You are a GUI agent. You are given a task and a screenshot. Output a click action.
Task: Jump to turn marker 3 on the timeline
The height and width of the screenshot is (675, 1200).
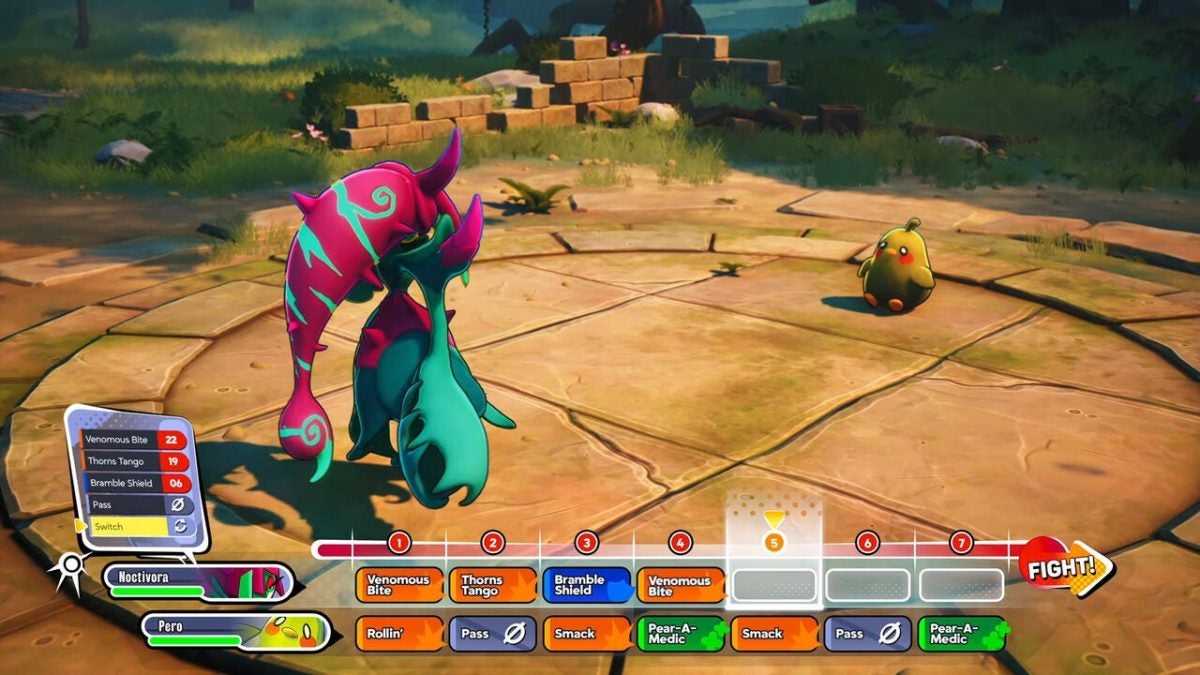point(586,543)
